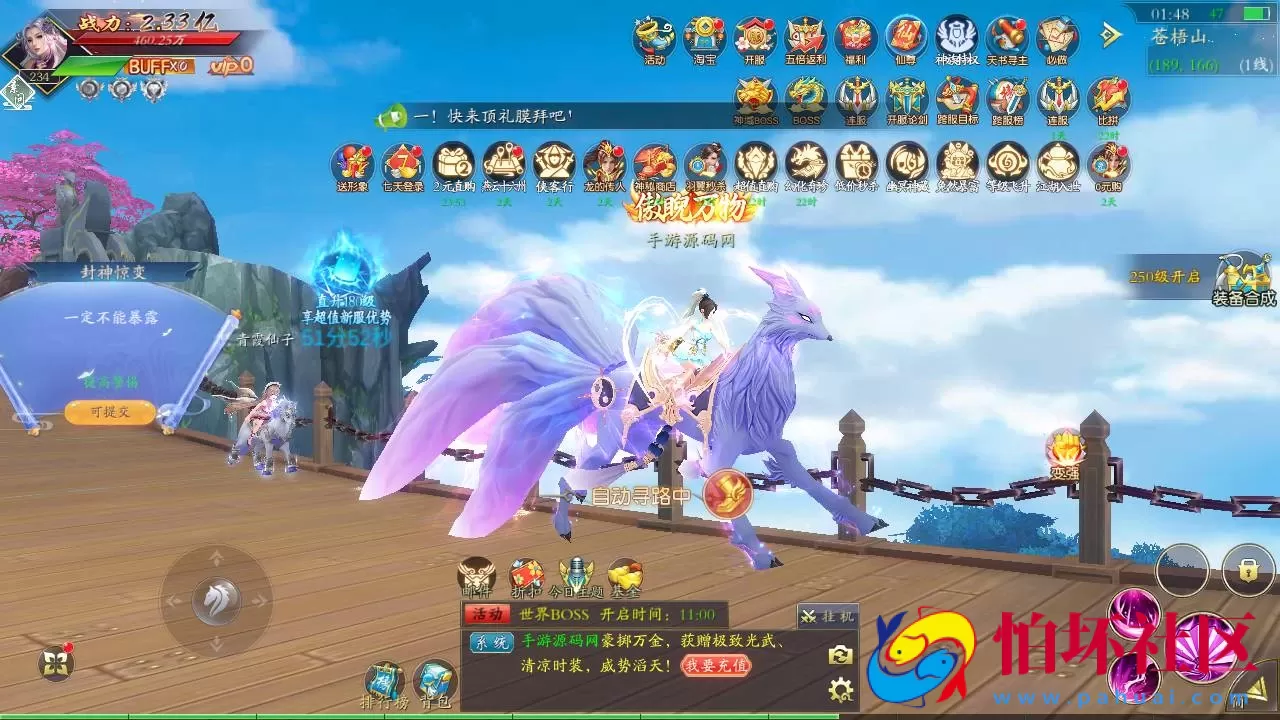Click the 可提交 quest submit button
The image size is (1280, 720).
tap(110, 411)
